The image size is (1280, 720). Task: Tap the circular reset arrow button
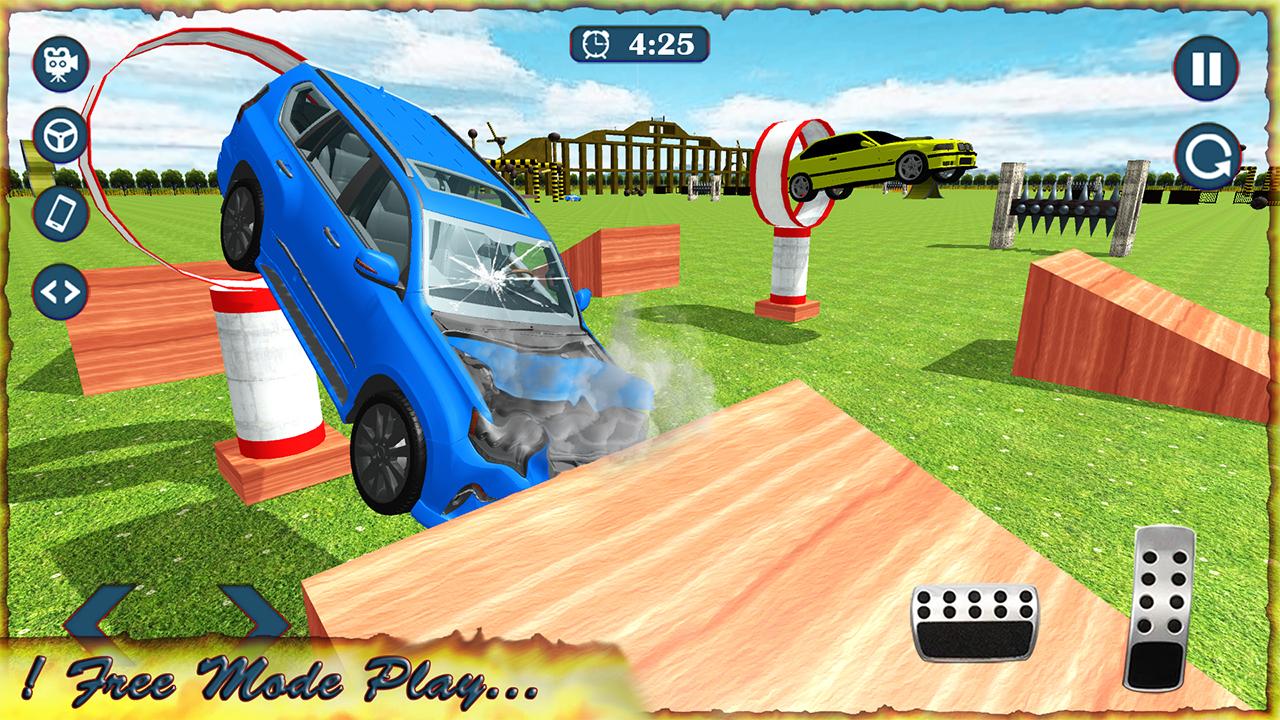[1207, 156]
